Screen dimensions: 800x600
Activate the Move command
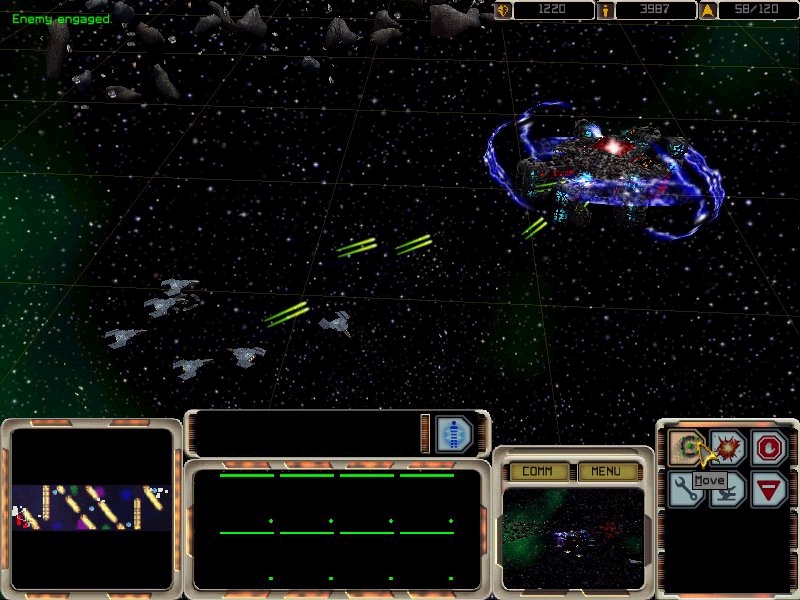pos(687,446)
